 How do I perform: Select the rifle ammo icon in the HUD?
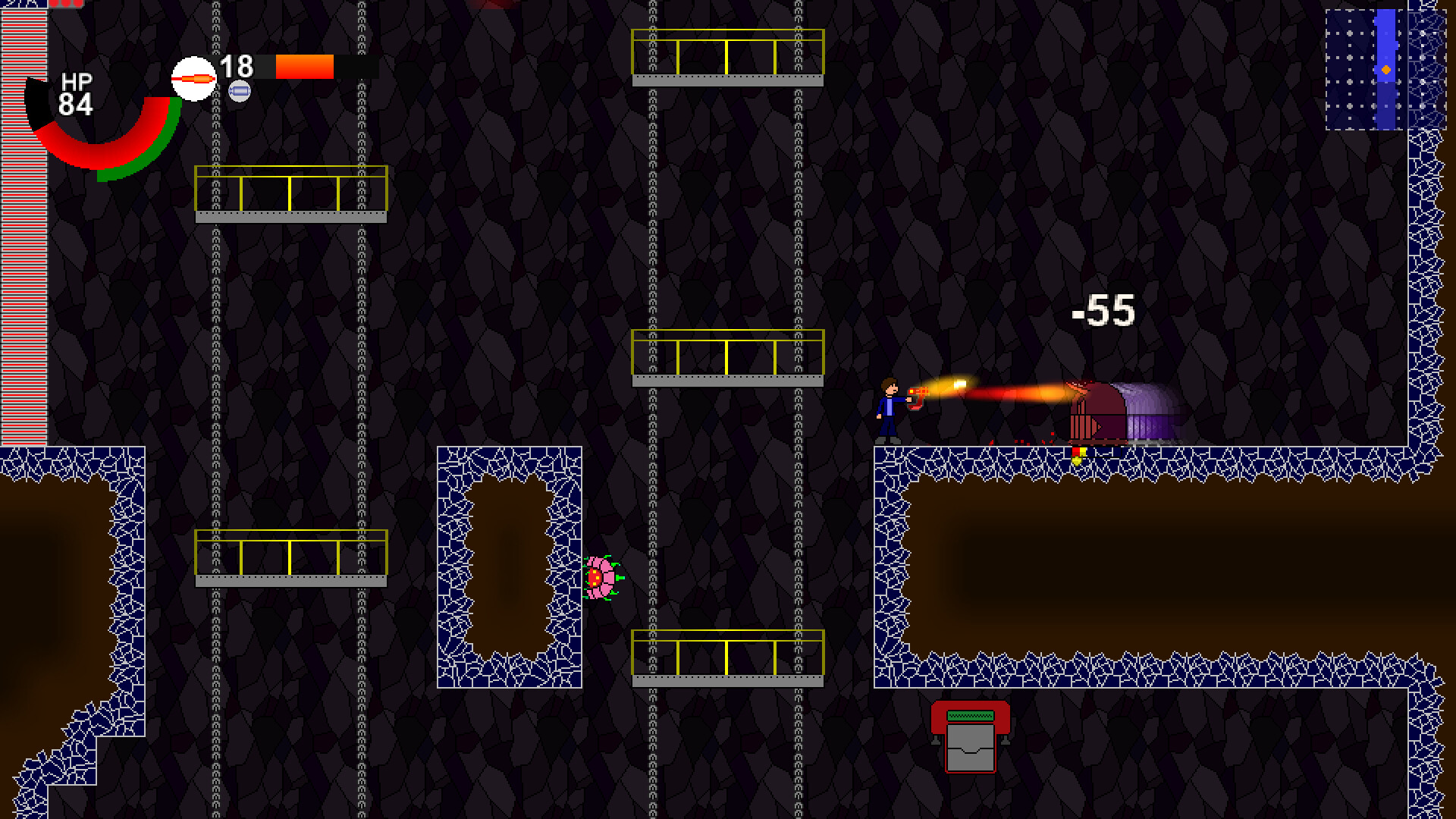(x=194, y=77)
